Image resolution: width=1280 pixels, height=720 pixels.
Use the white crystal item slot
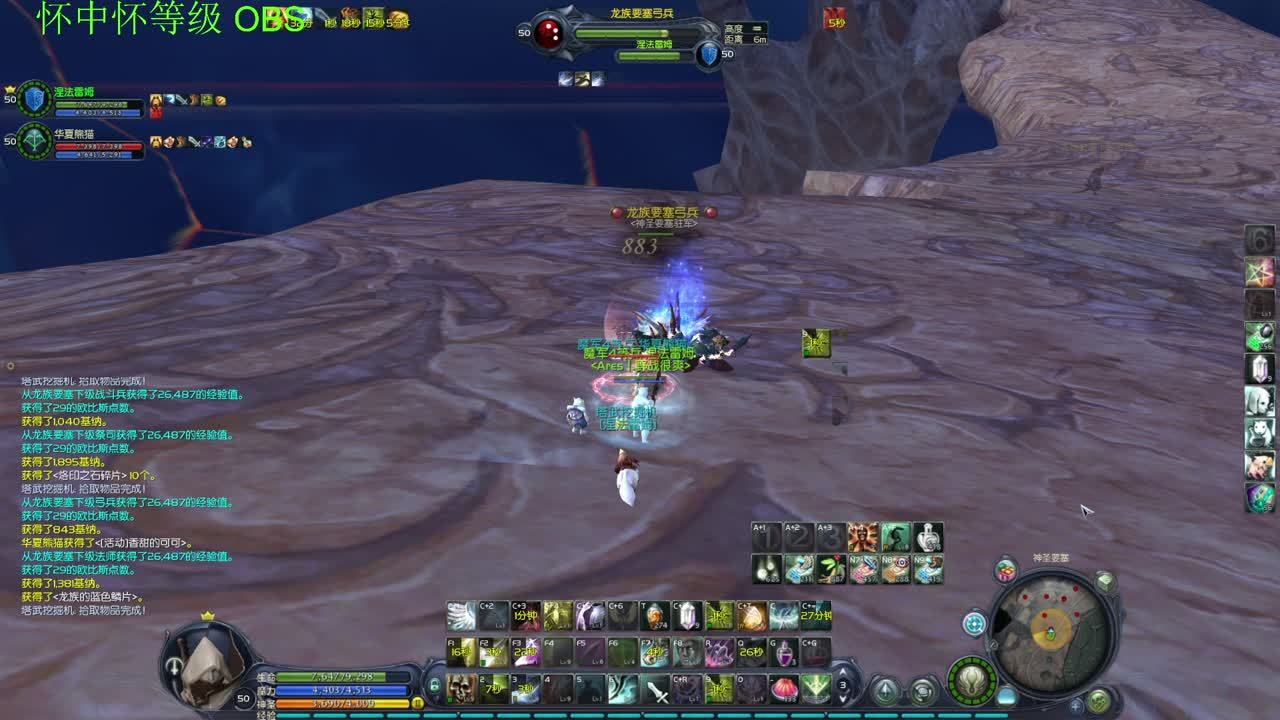(687, 616)
